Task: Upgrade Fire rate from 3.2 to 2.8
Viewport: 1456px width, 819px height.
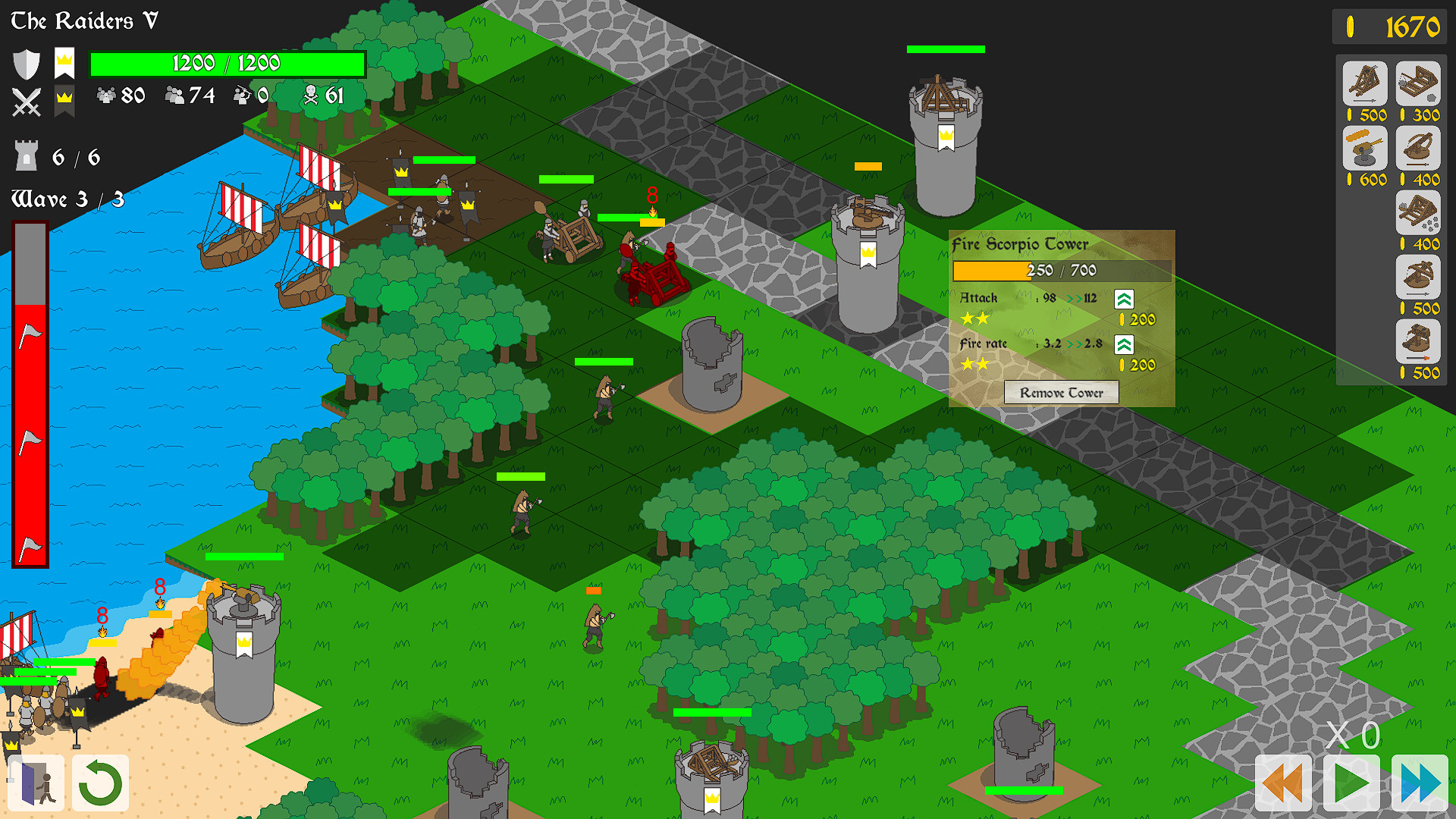Action: (1124, 345)
